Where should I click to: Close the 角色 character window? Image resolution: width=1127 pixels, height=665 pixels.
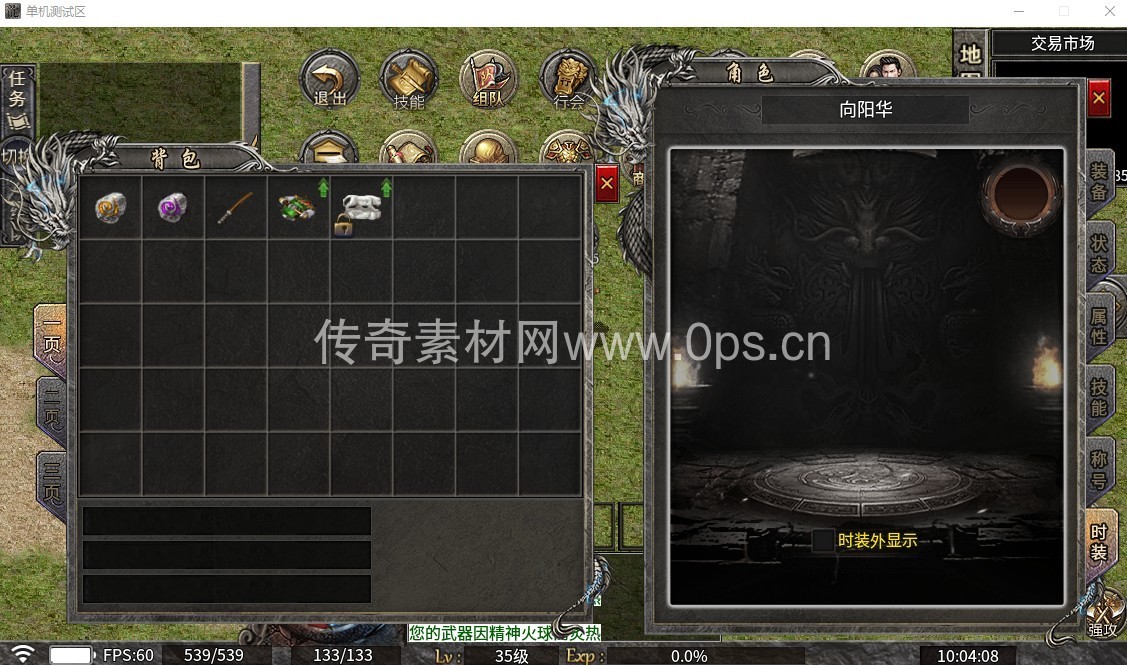(x=1099, y=98)
